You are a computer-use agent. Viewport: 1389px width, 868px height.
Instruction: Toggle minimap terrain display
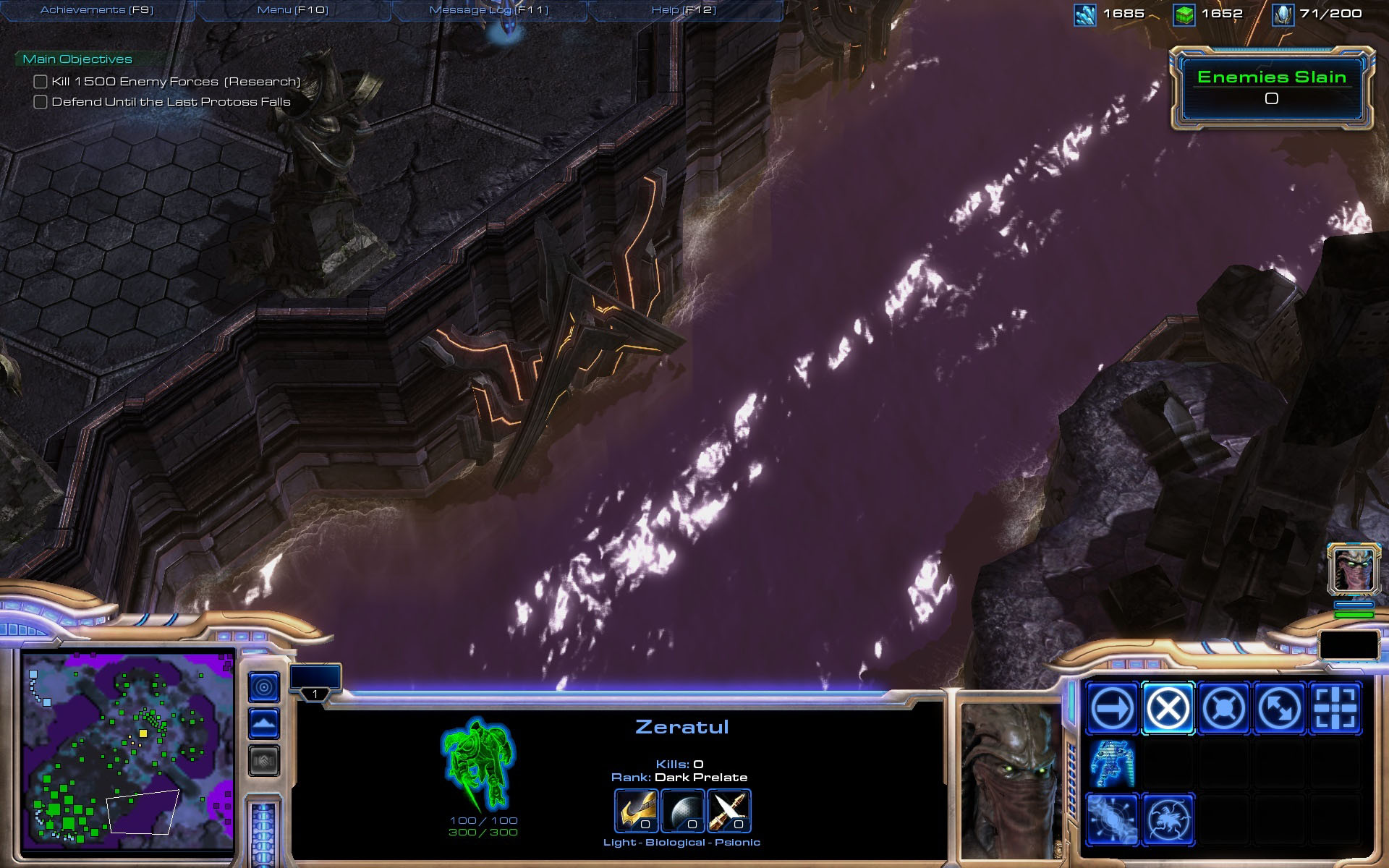(x=264, y=723)
